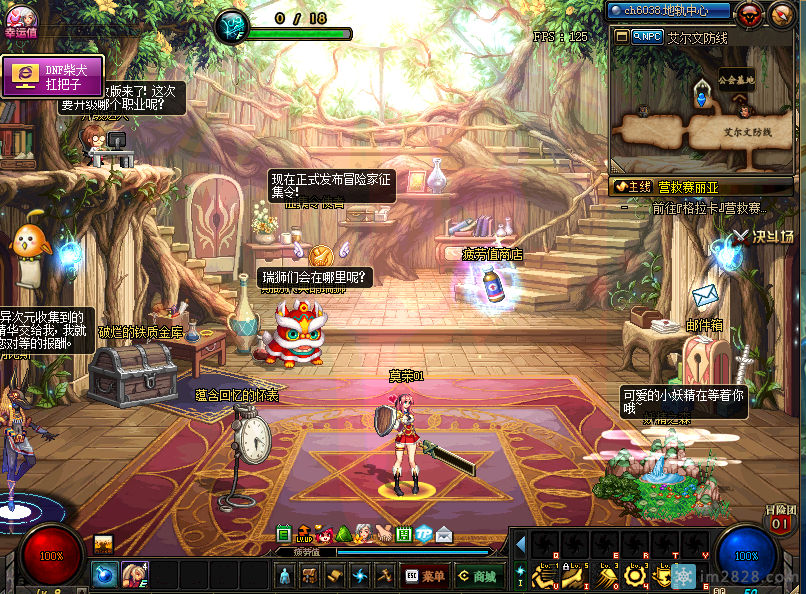The width and height of the screenshot is (806, 594).
Task: Toggle the NPC search on the minimap
Action: click(x=648, y=36)
